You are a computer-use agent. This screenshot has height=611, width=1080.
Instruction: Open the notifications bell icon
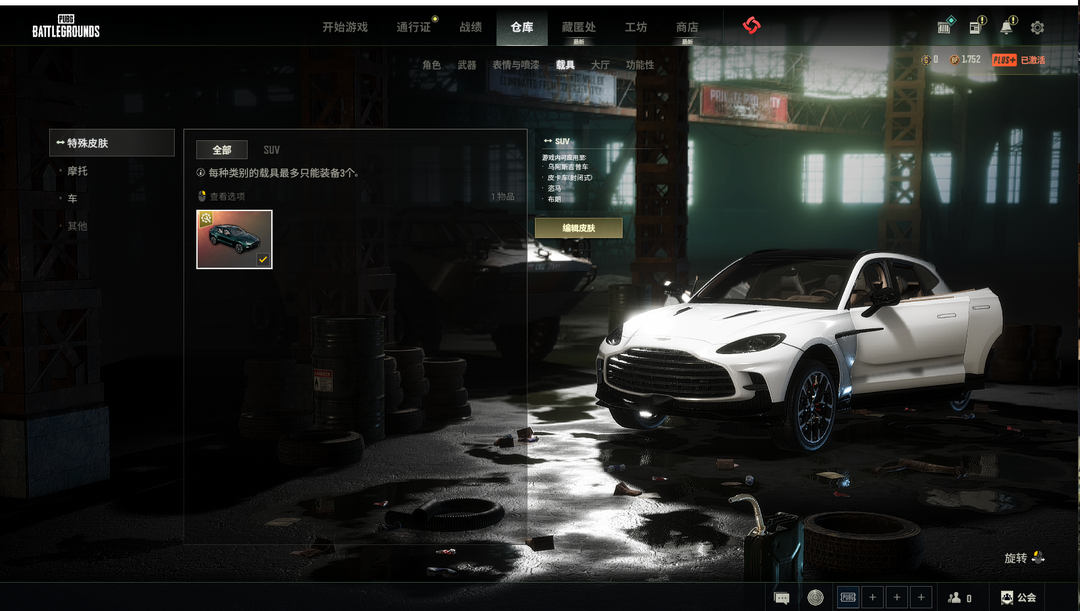point(1006,27)
